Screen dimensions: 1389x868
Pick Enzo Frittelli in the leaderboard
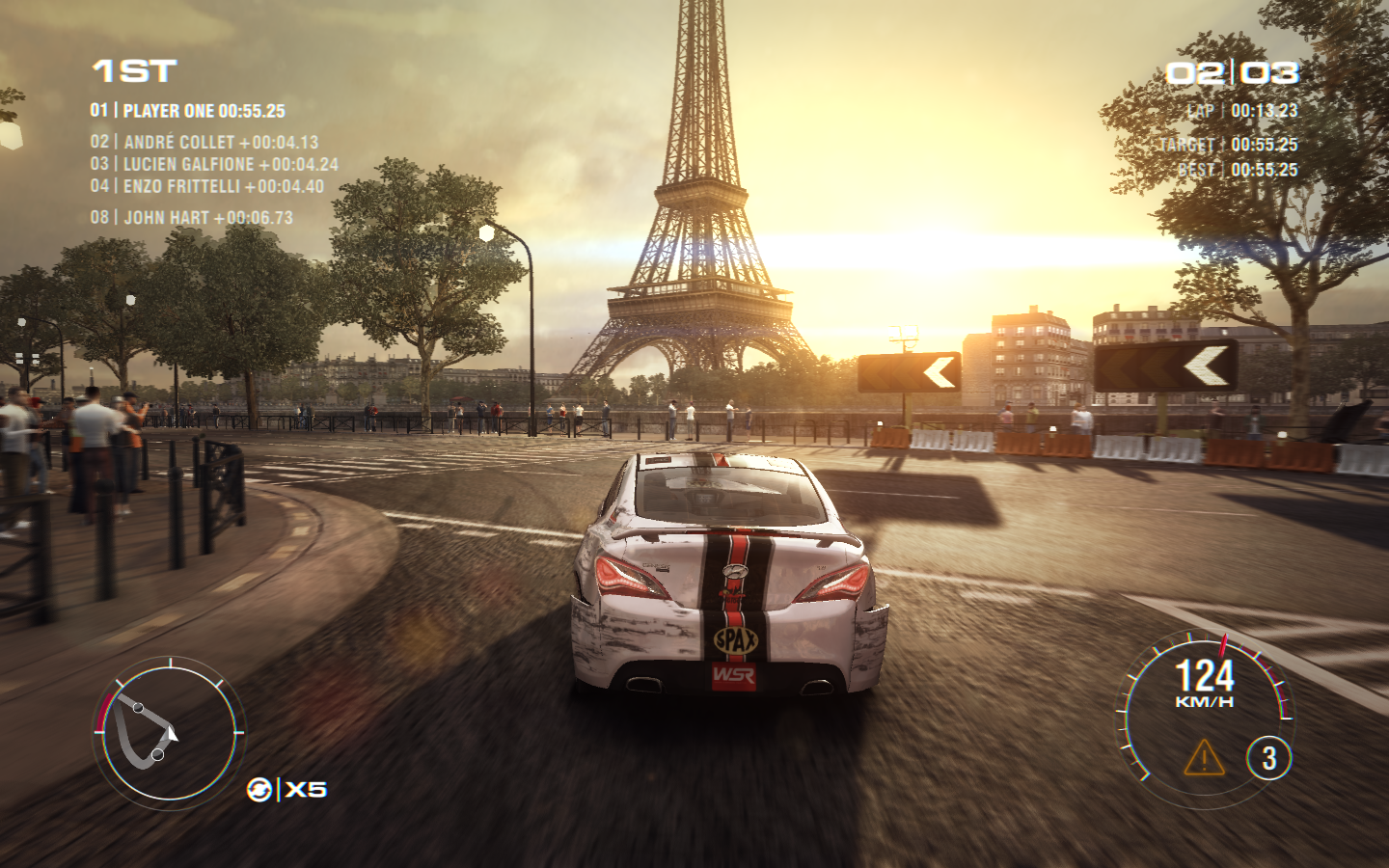207,186
